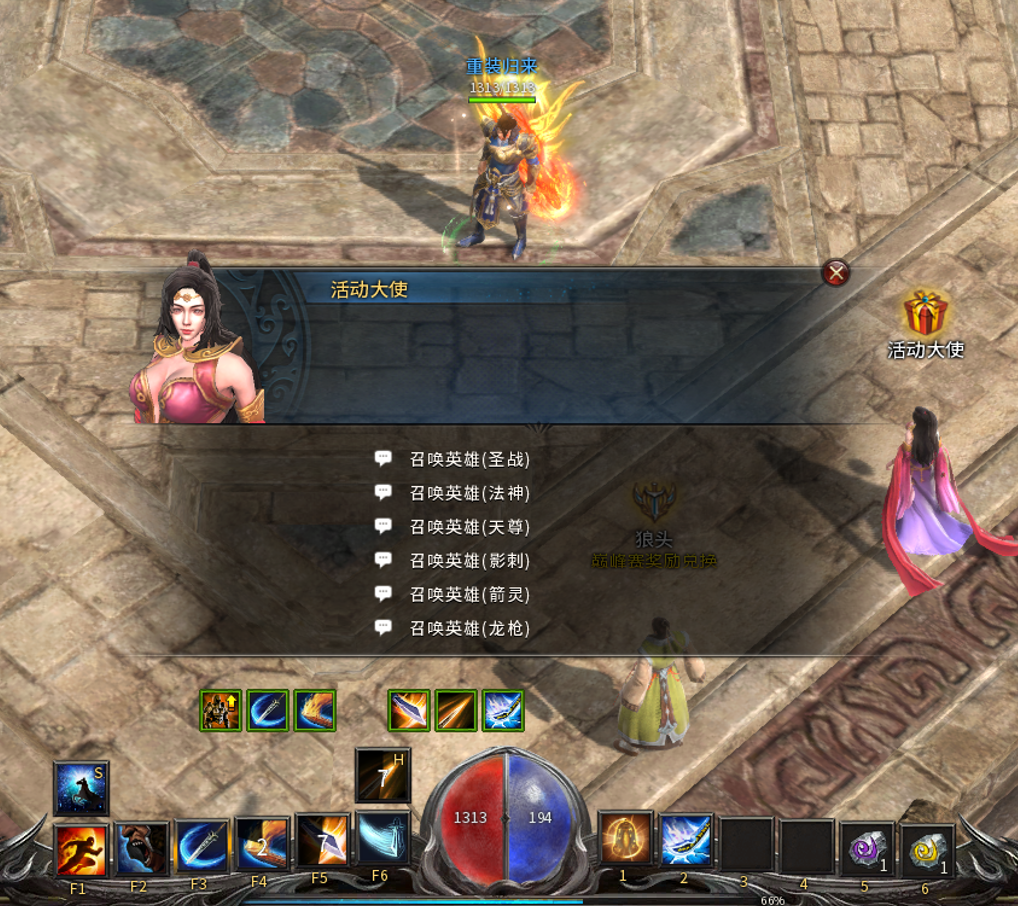The height and width of the screenshot is (906, 1018).
Task: Choose 召唤英雄(影刺) from the list
Action: point(469,561)
